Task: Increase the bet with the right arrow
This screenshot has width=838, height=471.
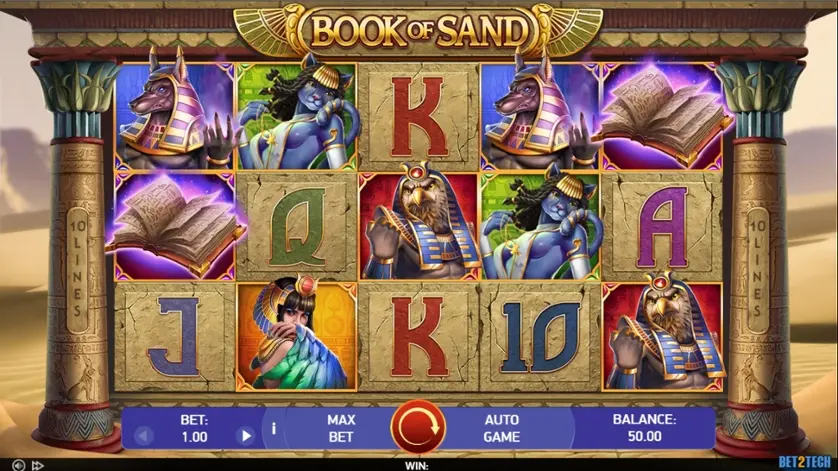Action: coord(245,436)
